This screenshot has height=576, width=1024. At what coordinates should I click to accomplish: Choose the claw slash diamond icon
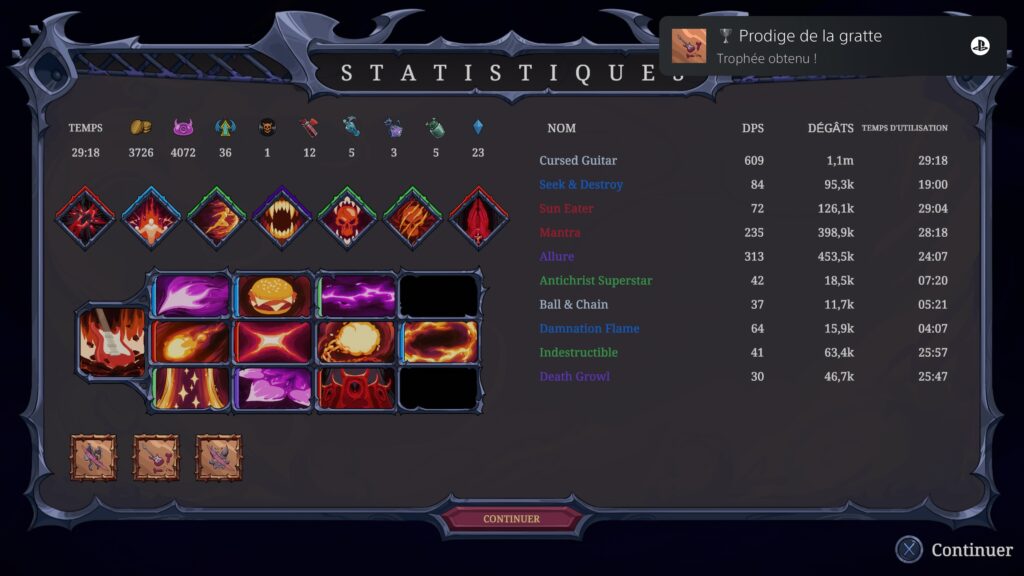pyautogui.click(x=411, y=217)
